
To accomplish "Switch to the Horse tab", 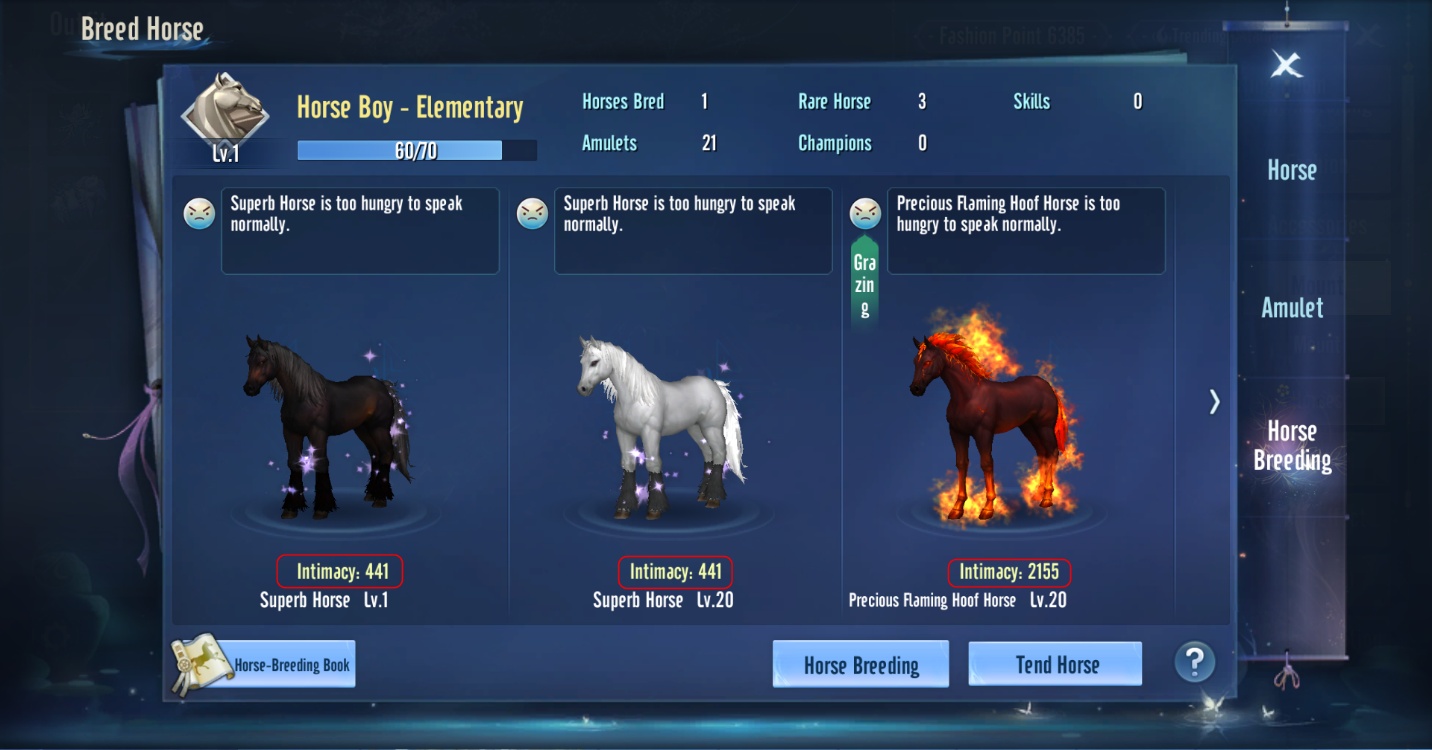I will click(x=1291, y=170).
